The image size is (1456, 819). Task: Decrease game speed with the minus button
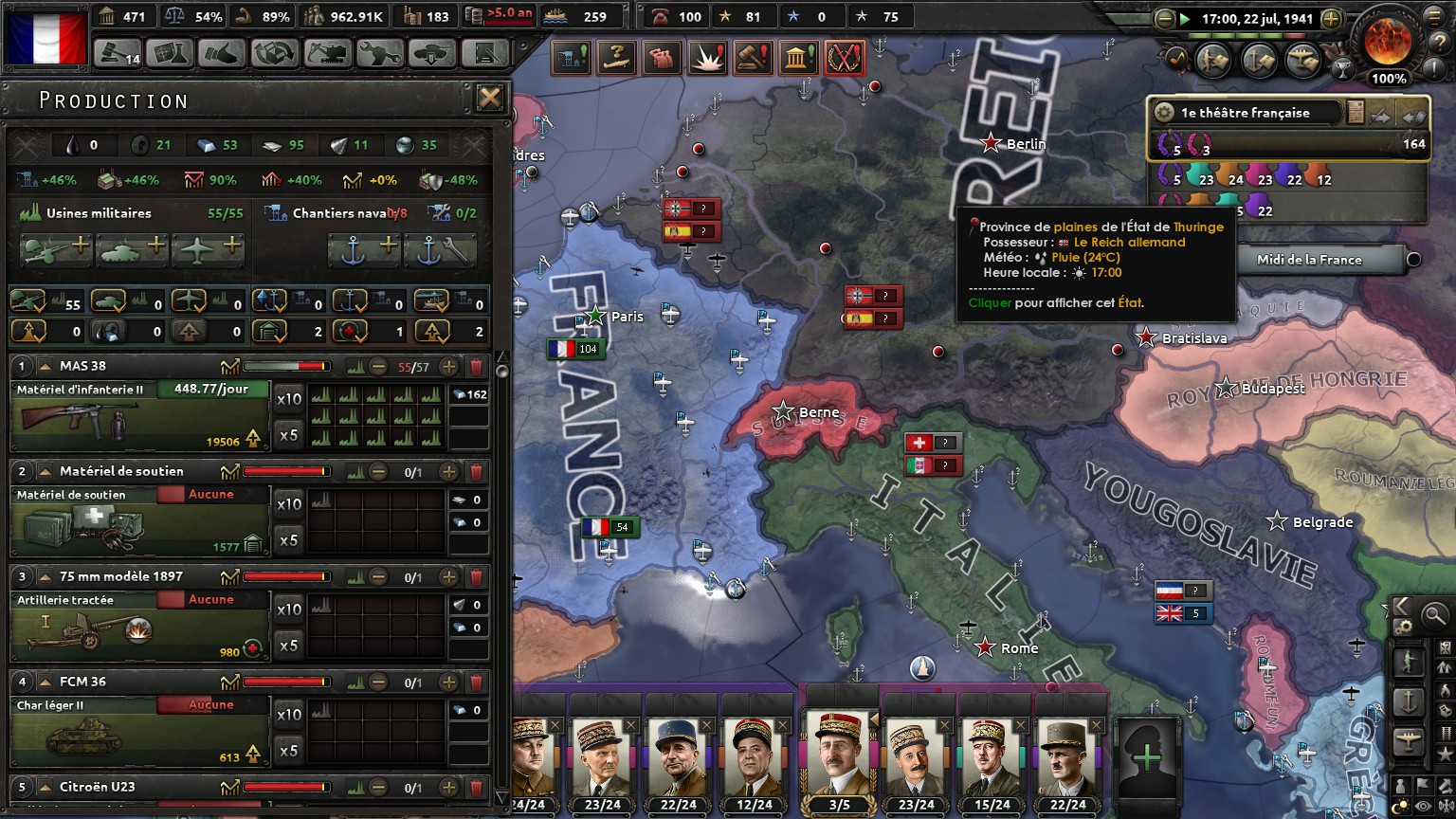[x=1165, y=18]
